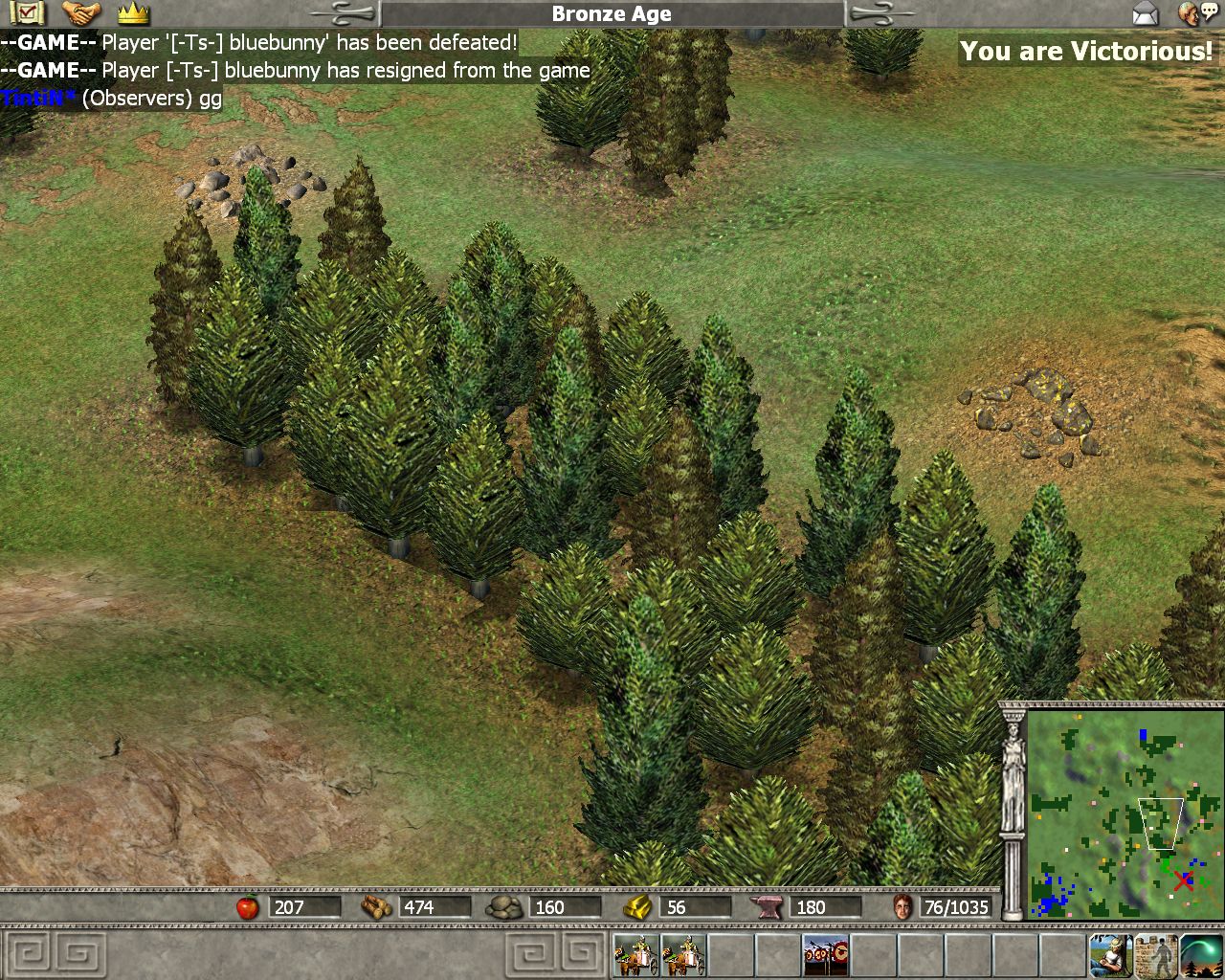Toggle the aurora night sky icon
1225x980 pixels.
point(1201,955)
